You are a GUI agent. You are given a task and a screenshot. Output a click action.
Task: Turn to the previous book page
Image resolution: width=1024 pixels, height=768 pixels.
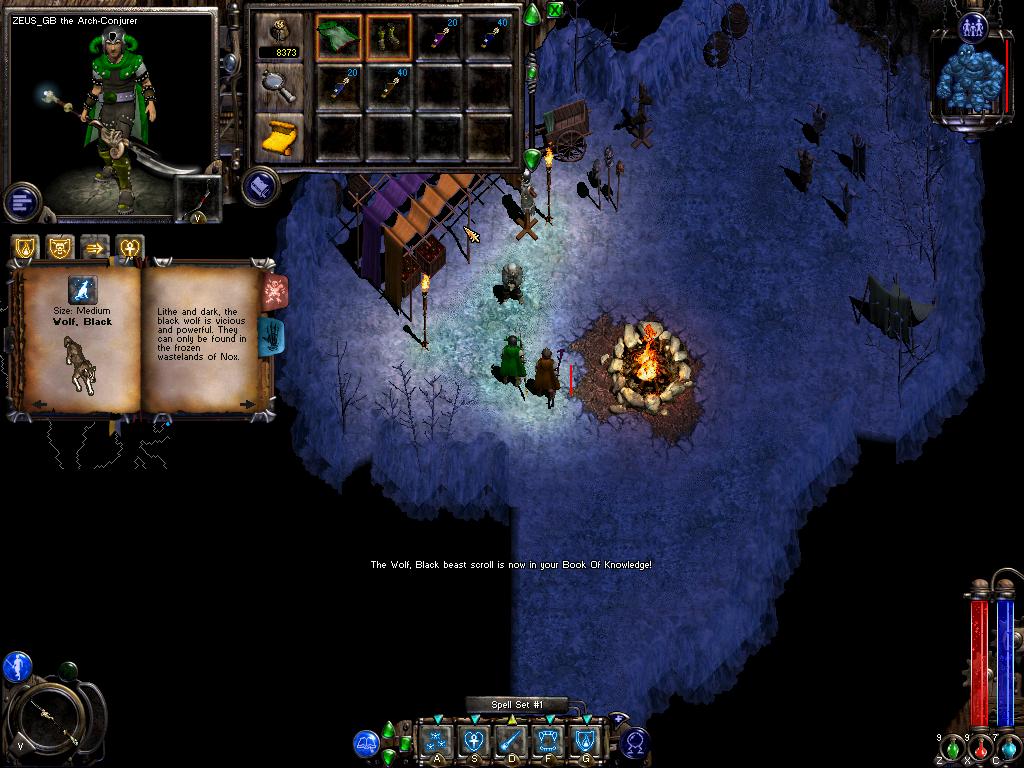[x=39, y=404]
